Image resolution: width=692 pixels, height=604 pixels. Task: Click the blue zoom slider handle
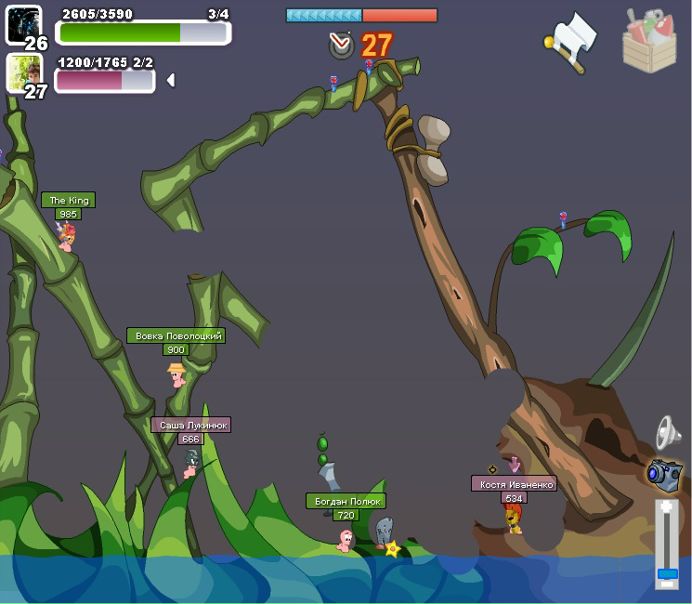point(666,574)
